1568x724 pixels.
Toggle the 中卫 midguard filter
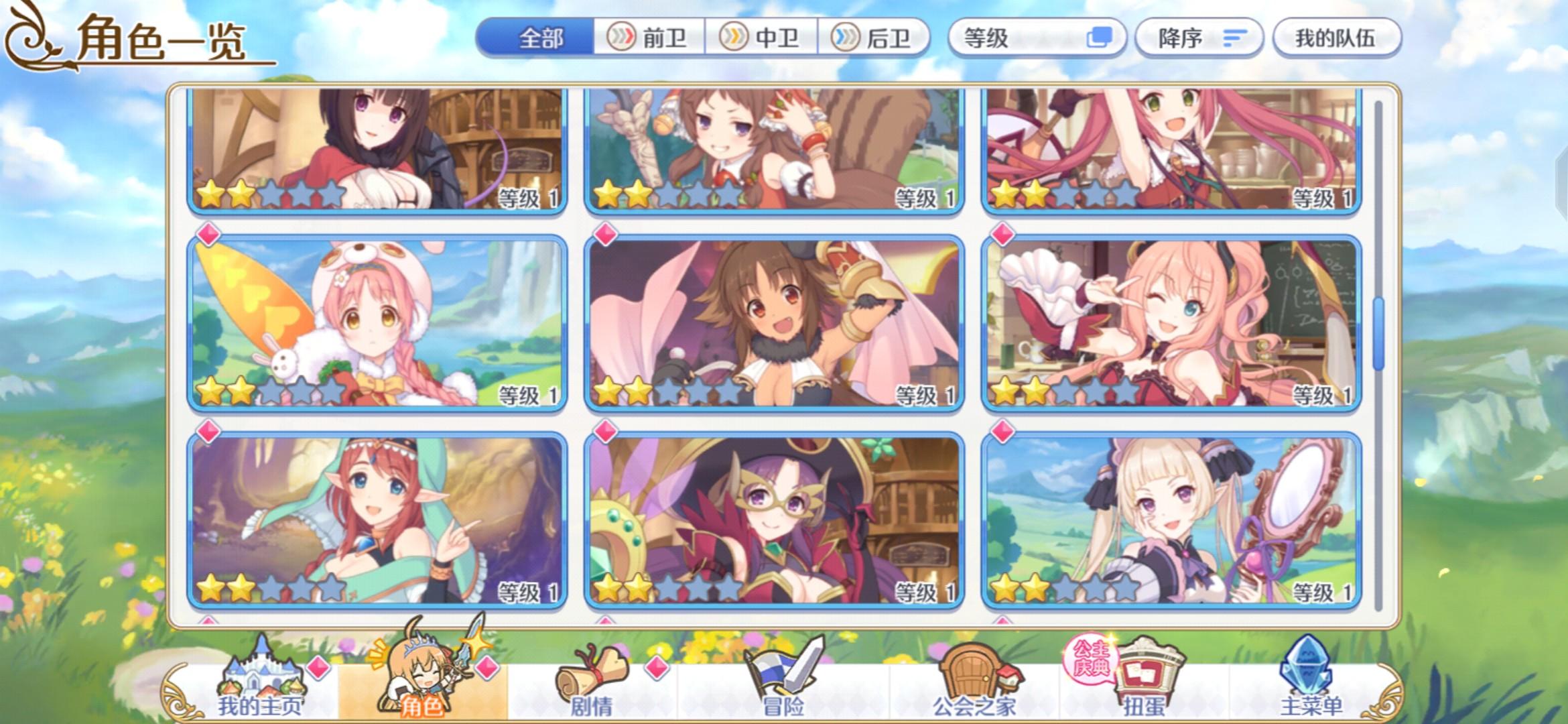click(764, 38)
